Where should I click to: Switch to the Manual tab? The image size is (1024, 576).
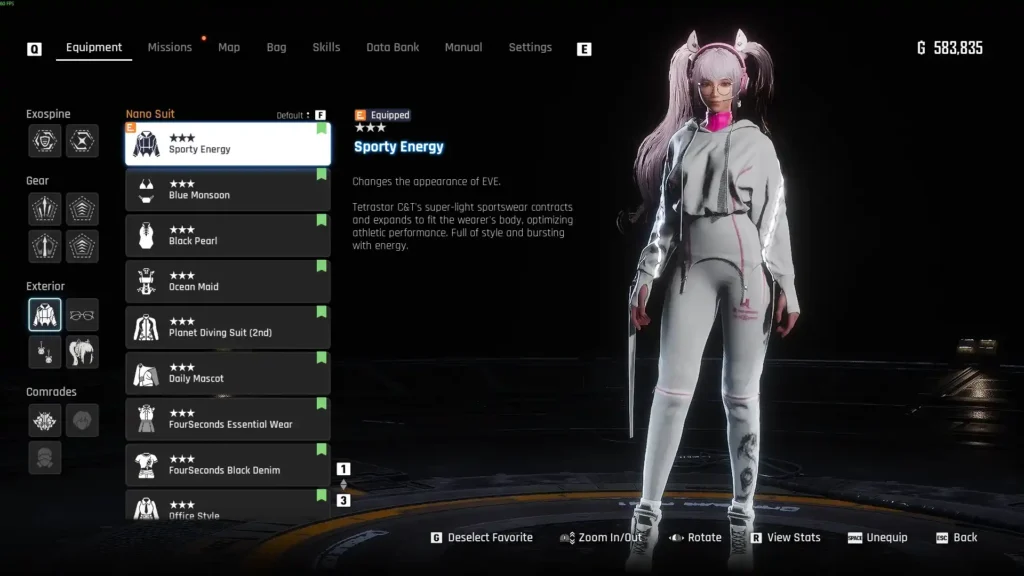[x=463, y=47]
